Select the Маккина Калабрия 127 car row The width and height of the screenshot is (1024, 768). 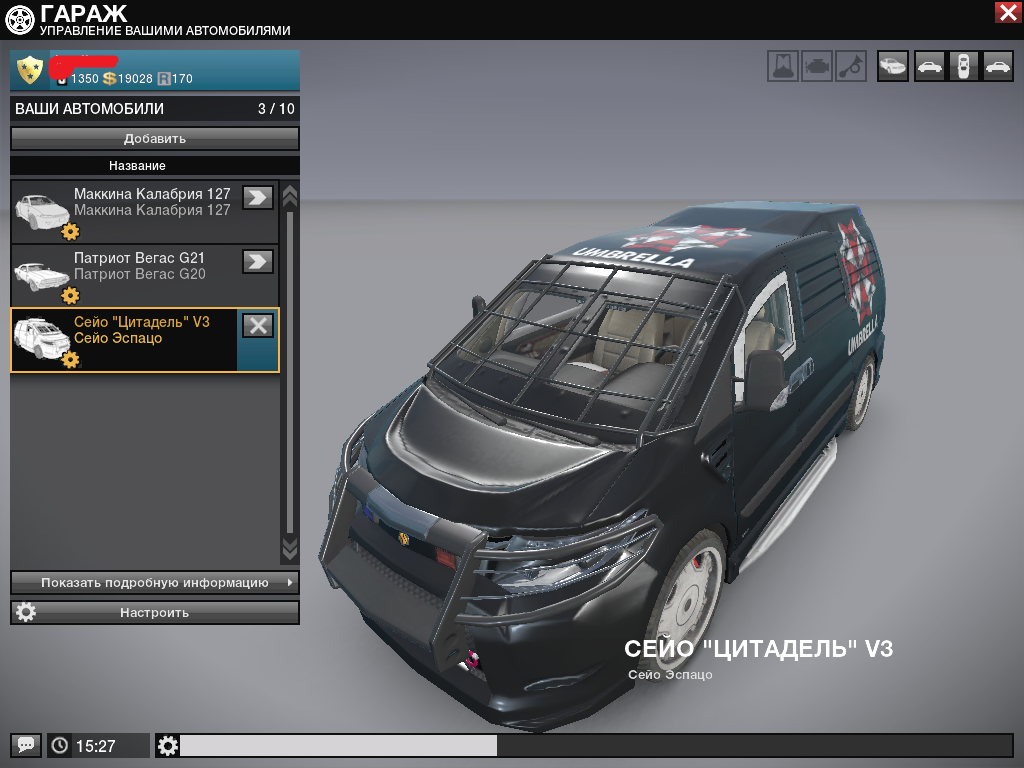(140, 211)
